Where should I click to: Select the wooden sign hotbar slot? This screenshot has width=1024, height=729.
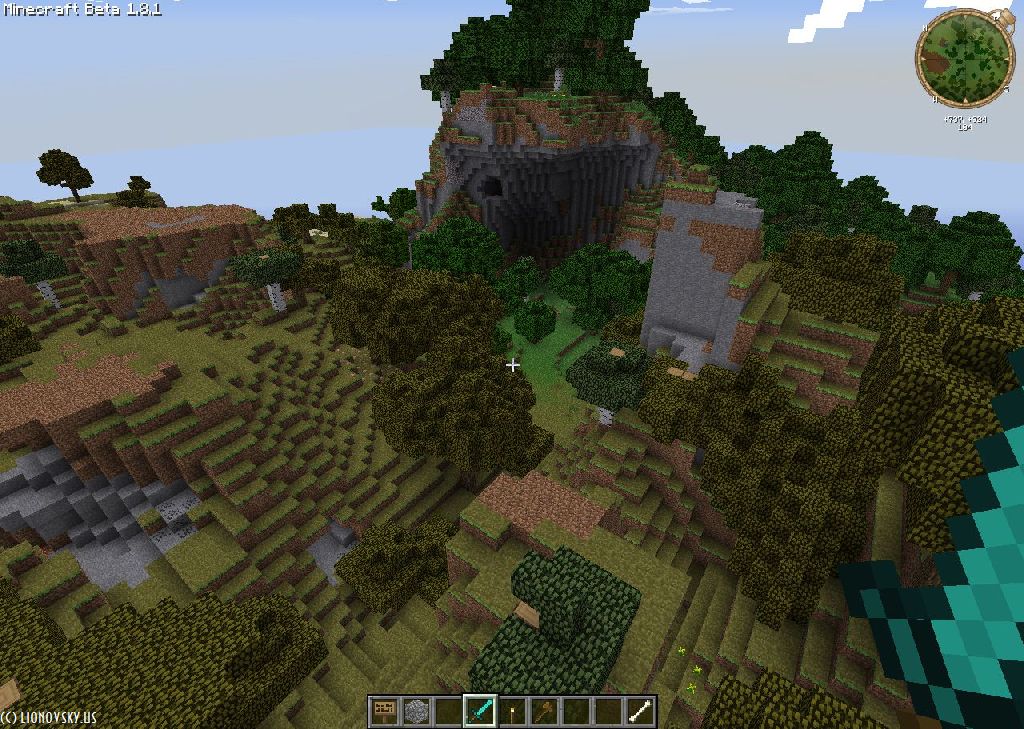coord(383,711)
